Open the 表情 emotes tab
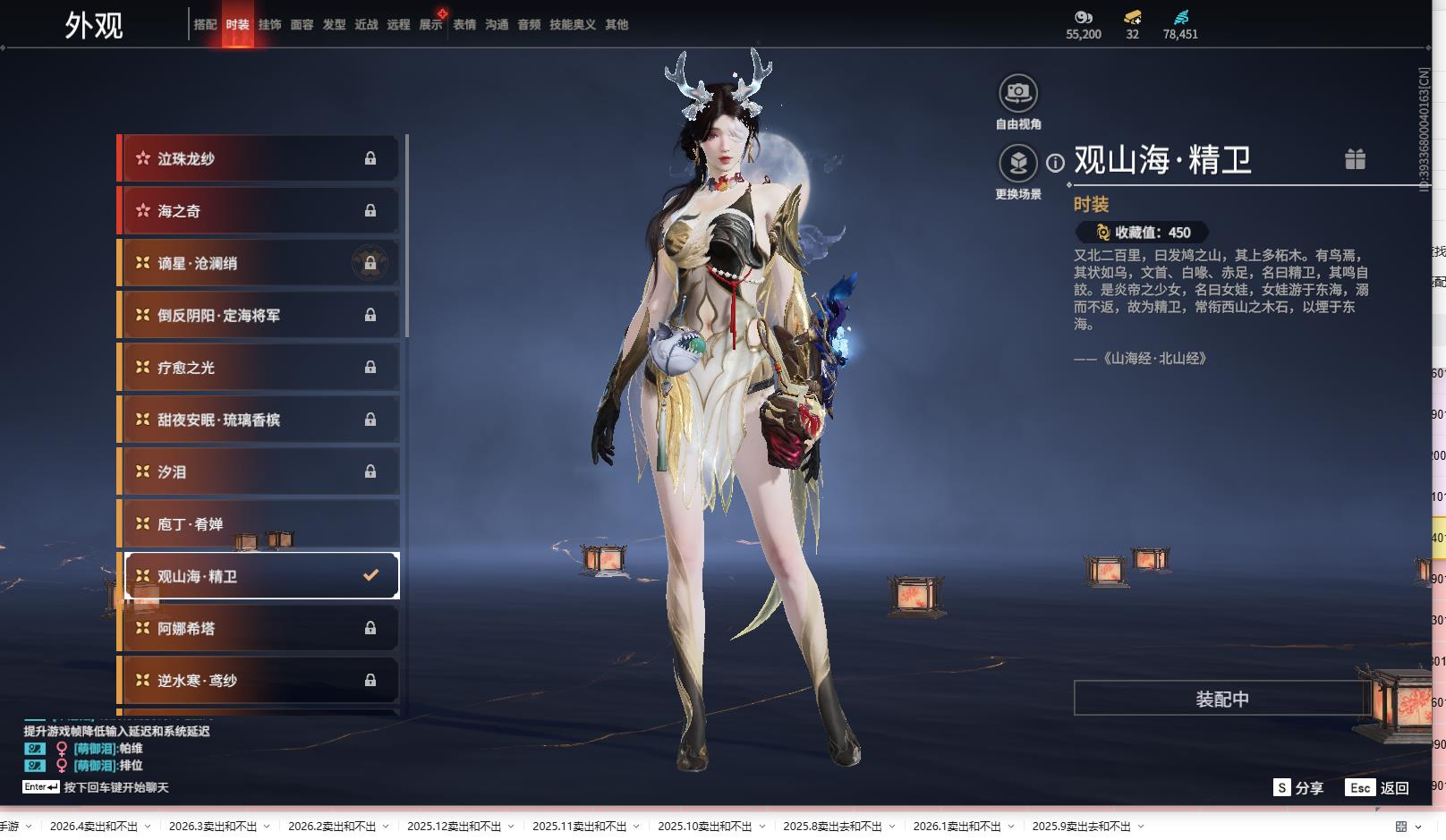The height and width of the screenshot is (840, 1446). click(464, 25)
